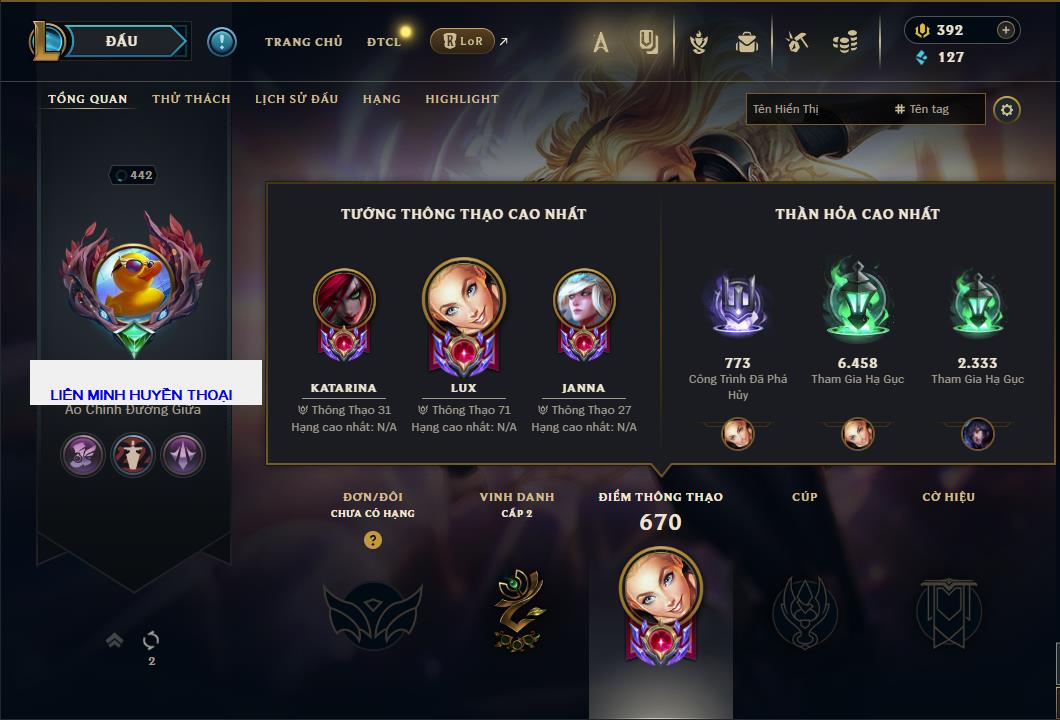Open the crafting hammer icon

(x=796, y=42)
